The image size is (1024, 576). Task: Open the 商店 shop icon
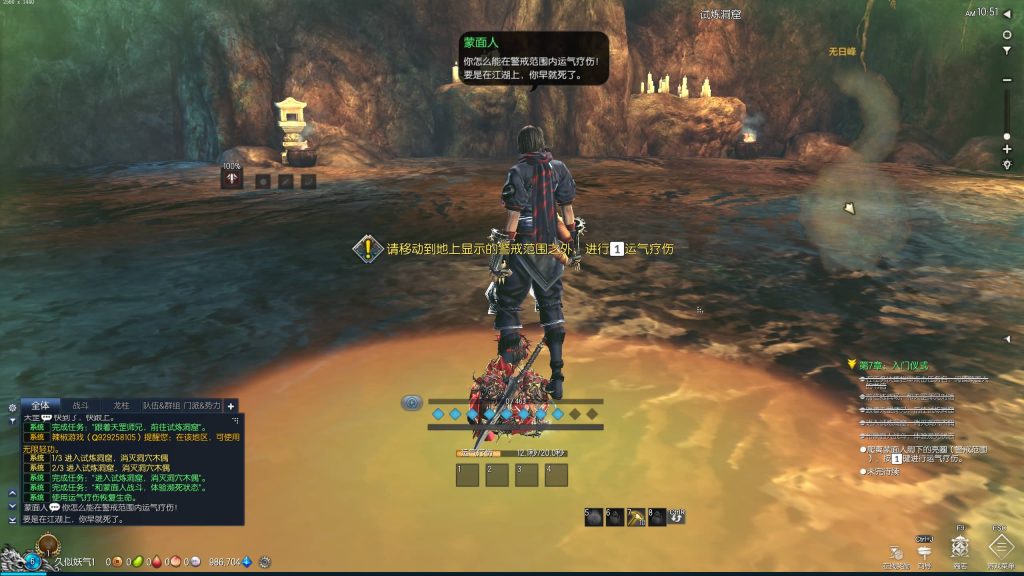[960, 546]
